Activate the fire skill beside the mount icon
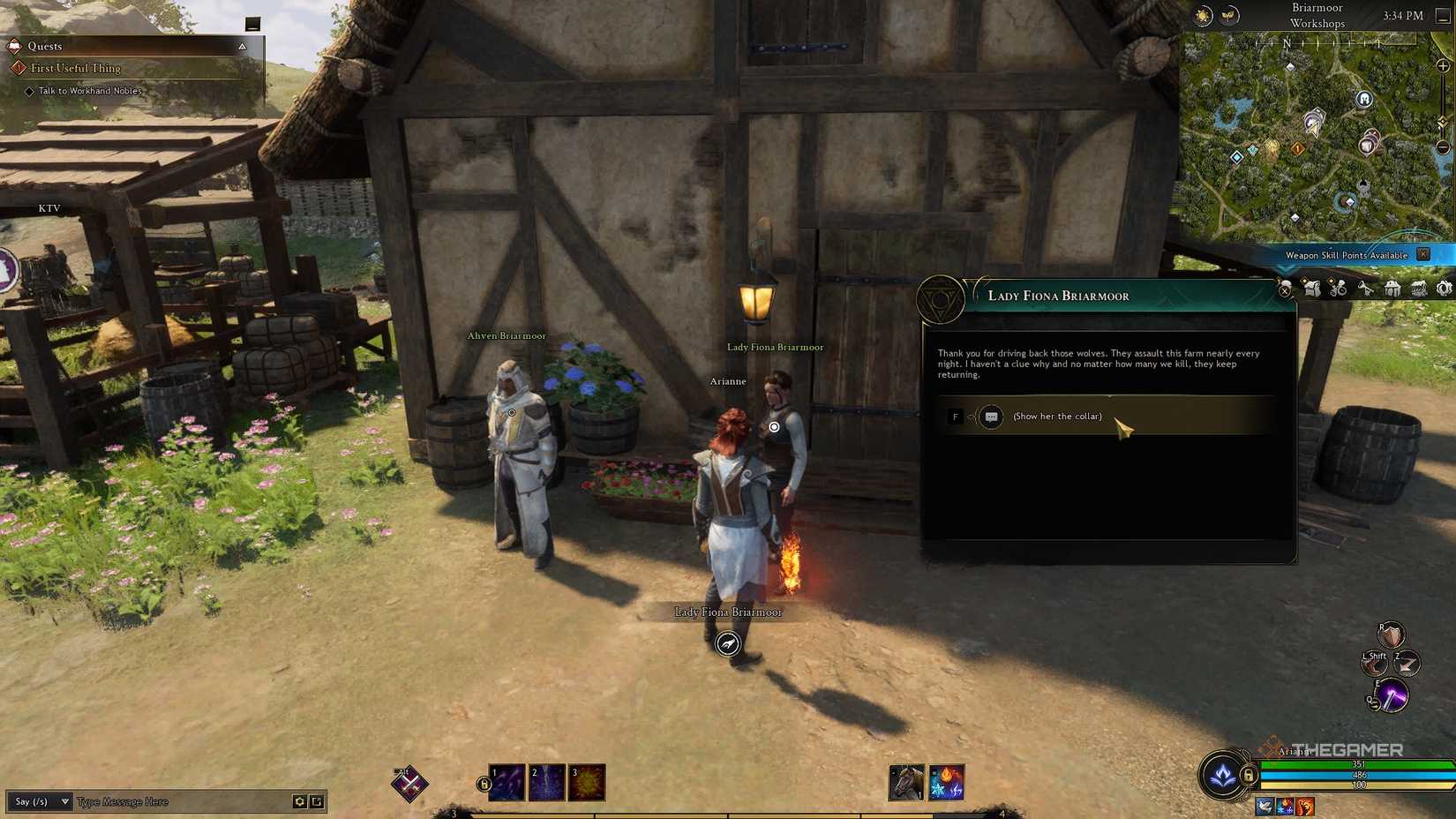 946,780
